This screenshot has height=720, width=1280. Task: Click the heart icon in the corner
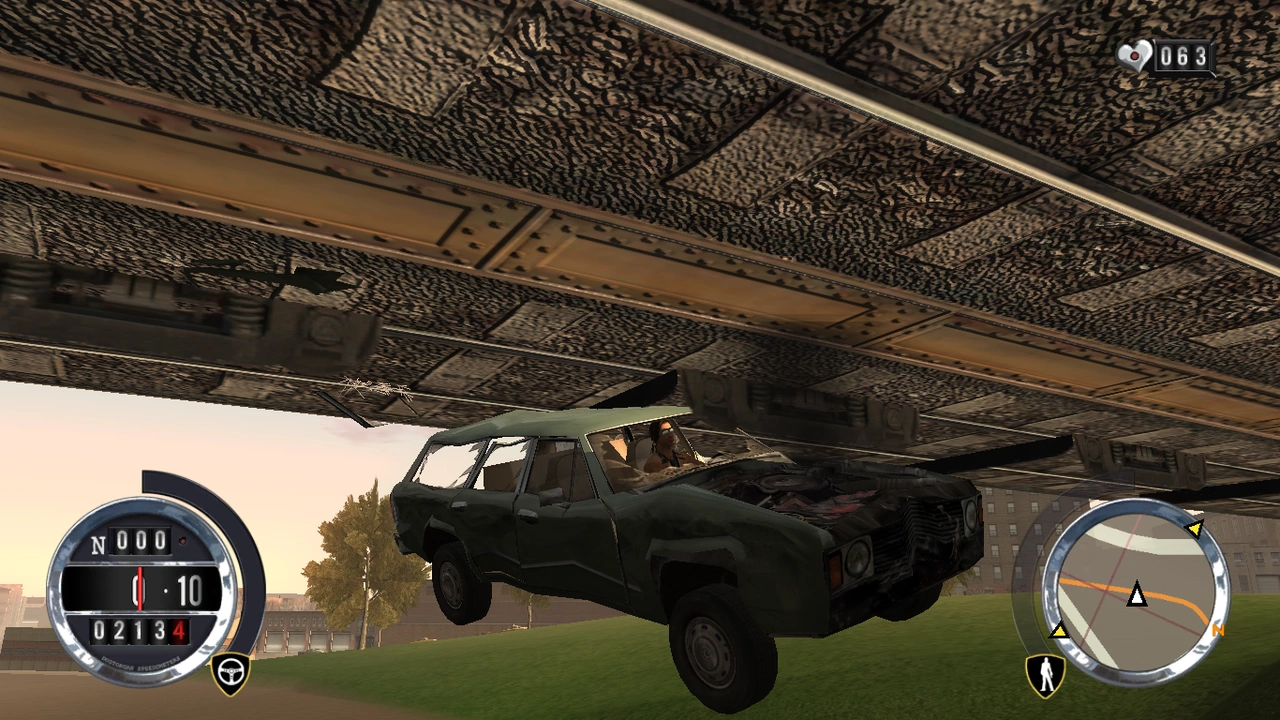(1135, 56)
